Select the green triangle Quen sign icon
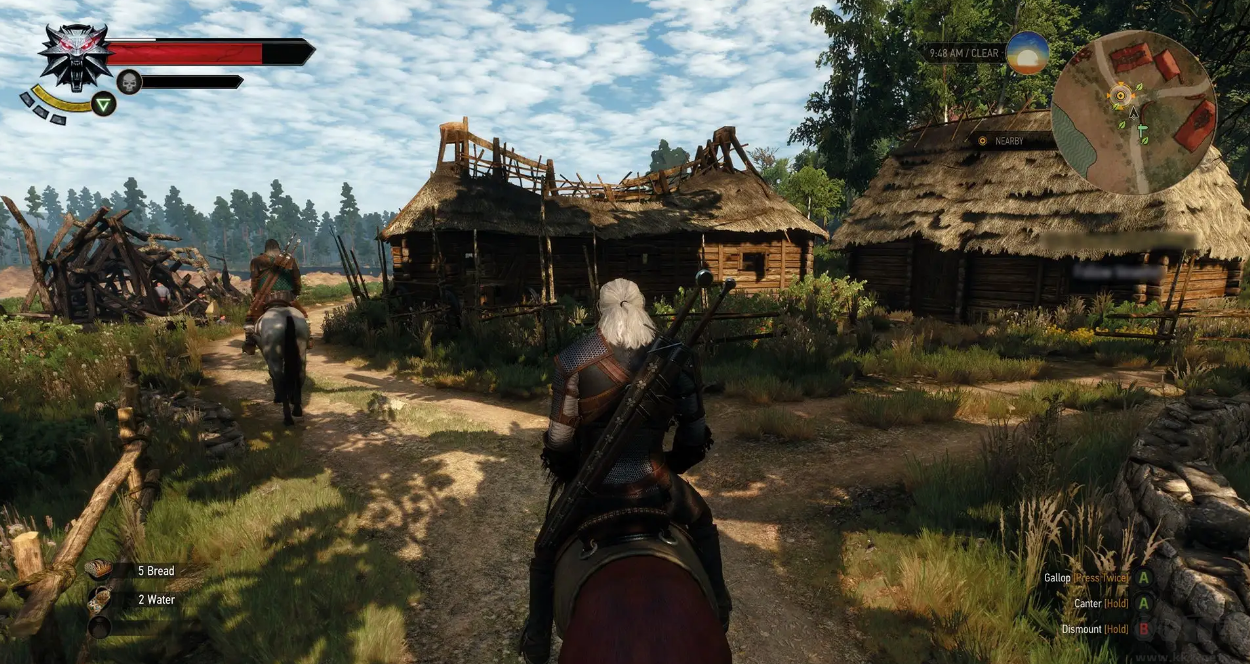Image resolution: width=1250 pixels, height=664 pixels. 104,103
